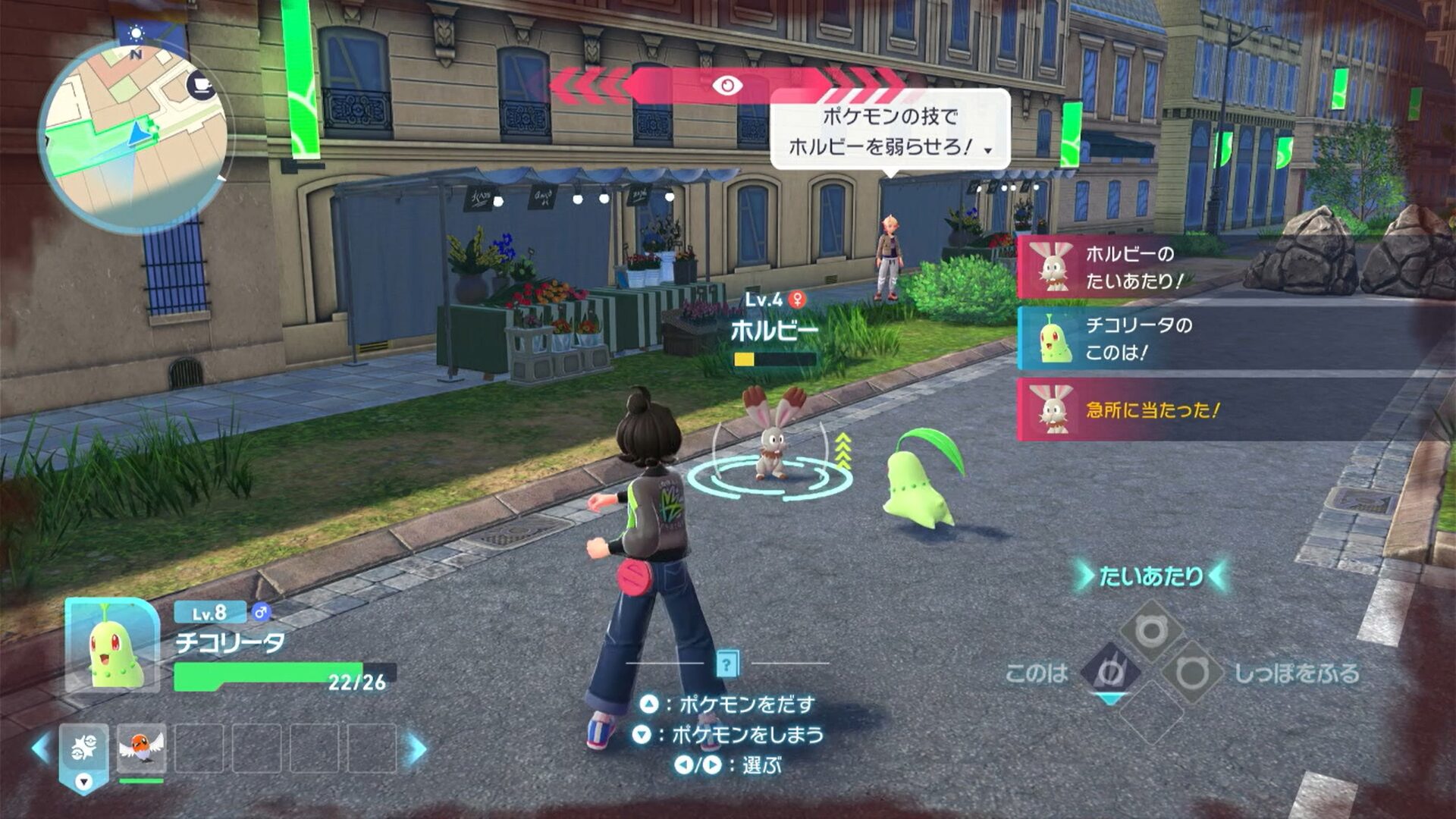Click the cafe cup marker on the minimap
The height and width of the screenshot is (819, 1456).
201,84
